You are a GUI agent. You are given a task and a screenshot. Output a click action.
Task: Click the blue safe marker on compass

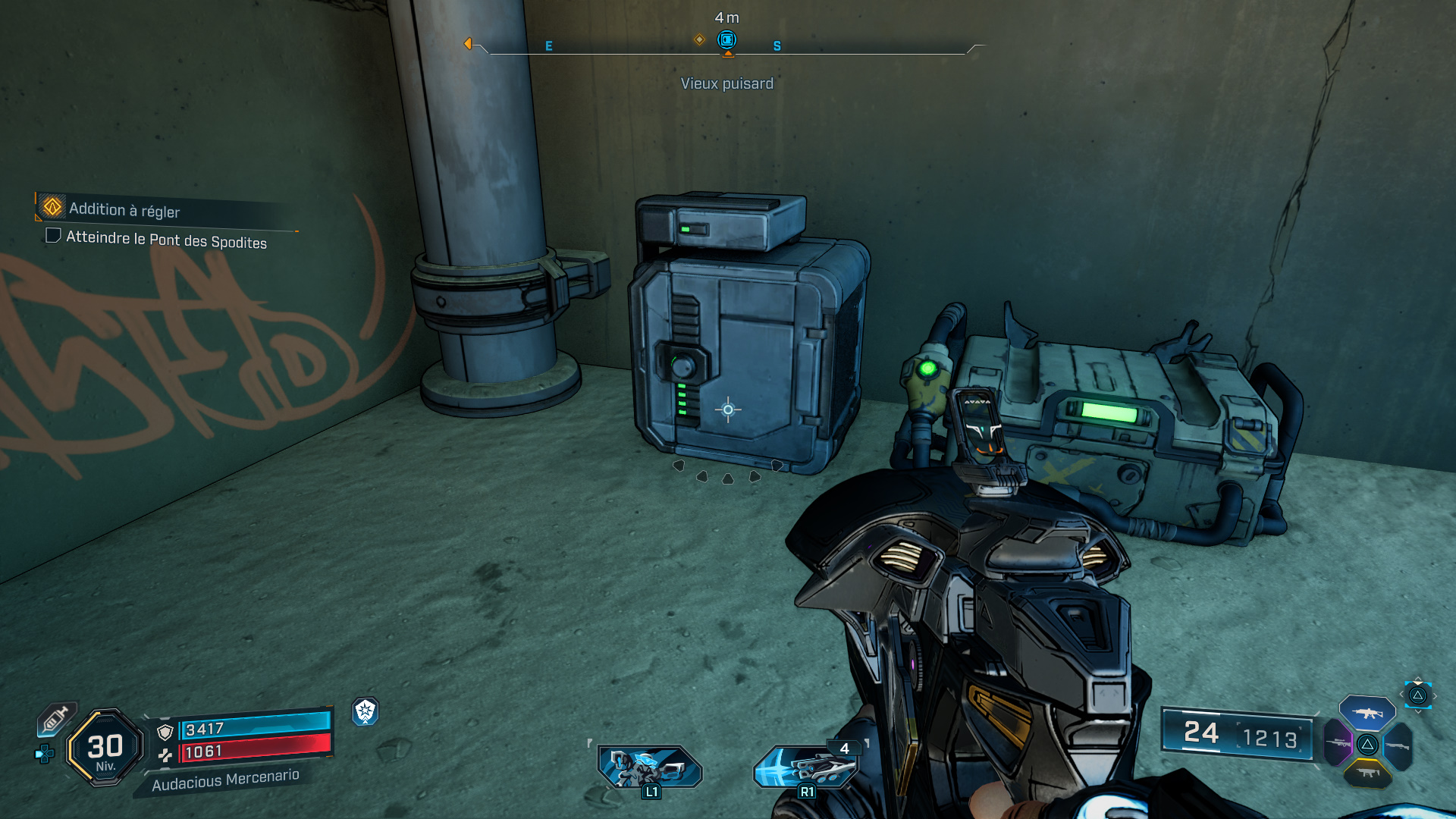click(x=726, y=39)
